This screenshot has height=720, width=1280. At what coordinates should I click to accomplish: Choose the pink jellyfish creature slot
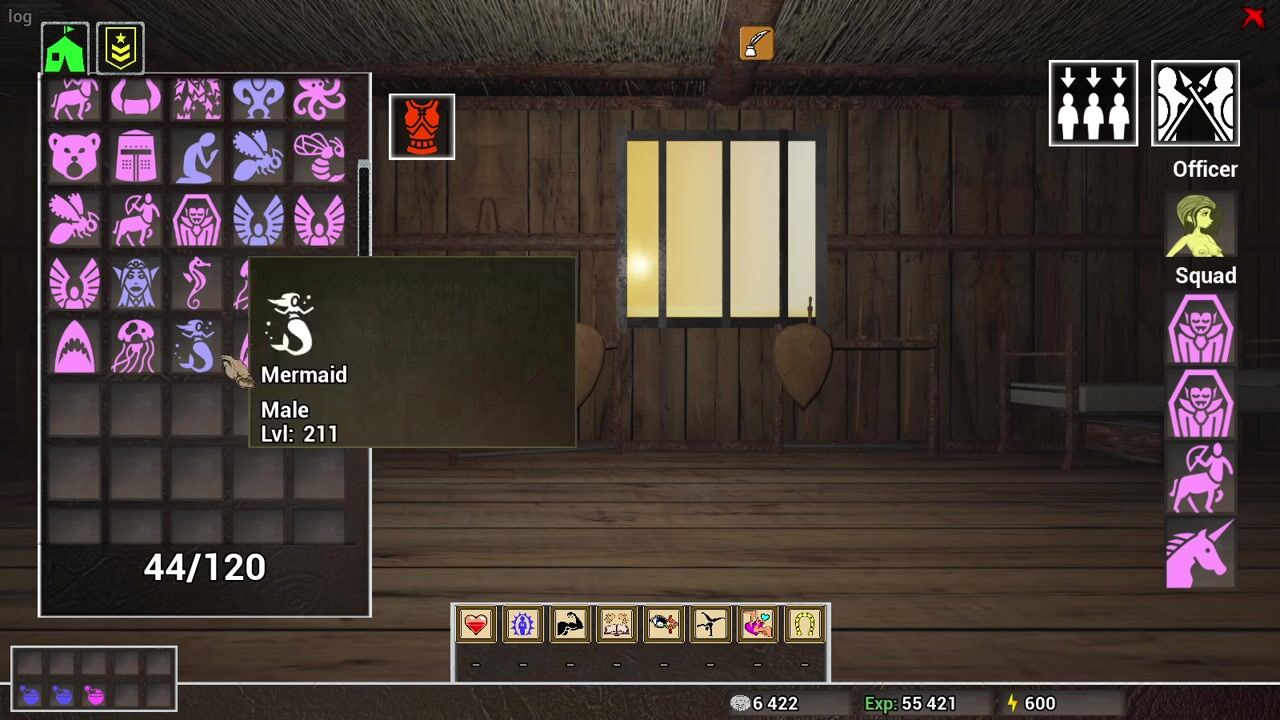point(135,346)
